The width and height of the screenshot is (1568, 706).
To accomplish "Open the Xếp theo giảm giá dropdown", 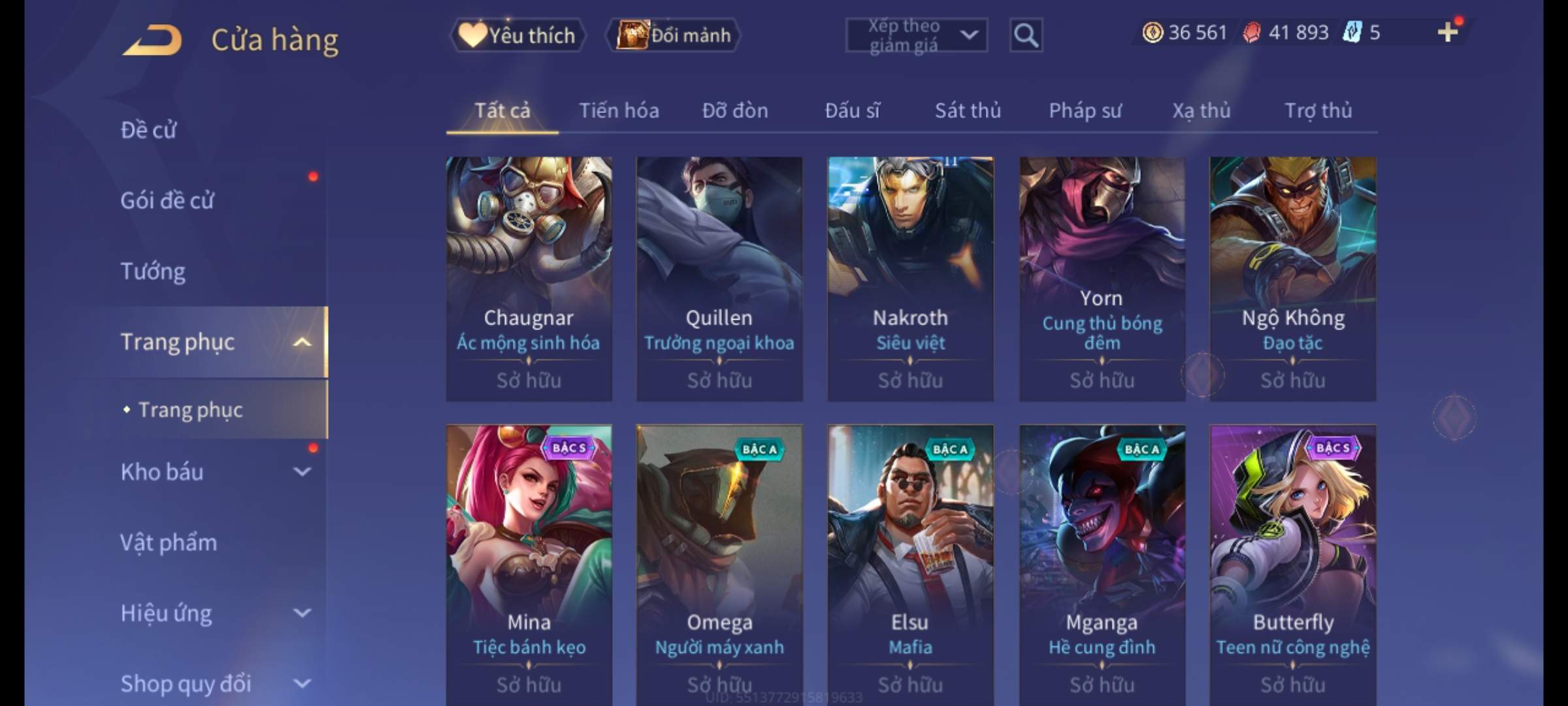I will [x=916, y=35].
